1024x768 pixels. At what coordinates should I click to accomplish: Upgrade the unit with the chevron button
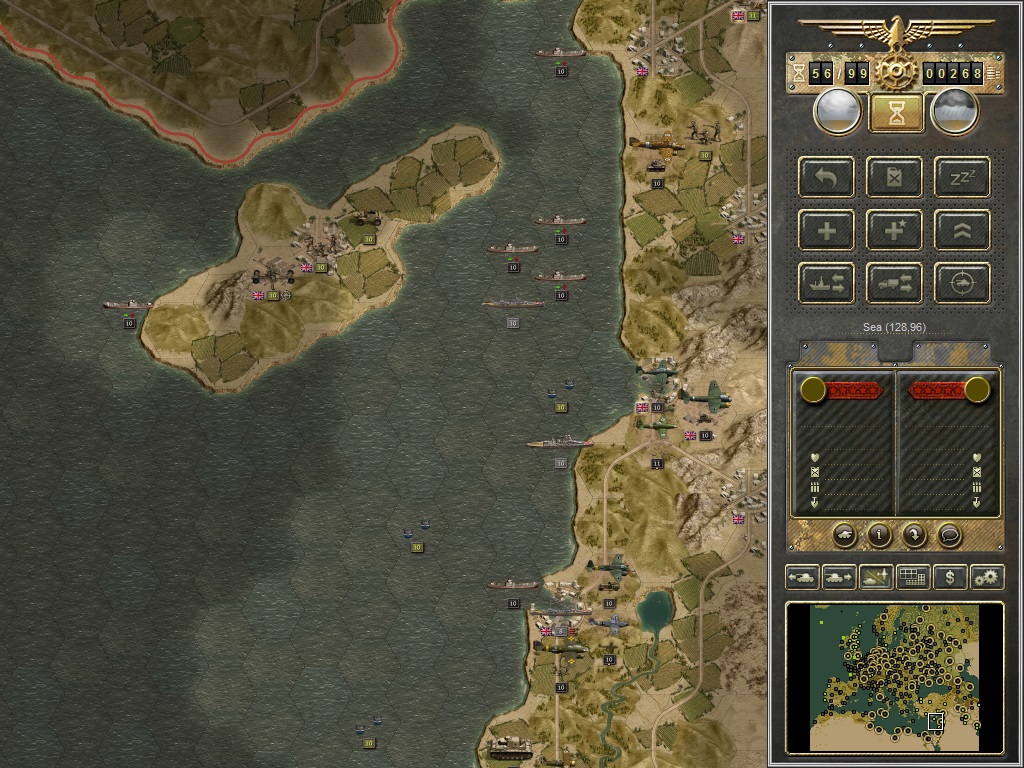962,230
